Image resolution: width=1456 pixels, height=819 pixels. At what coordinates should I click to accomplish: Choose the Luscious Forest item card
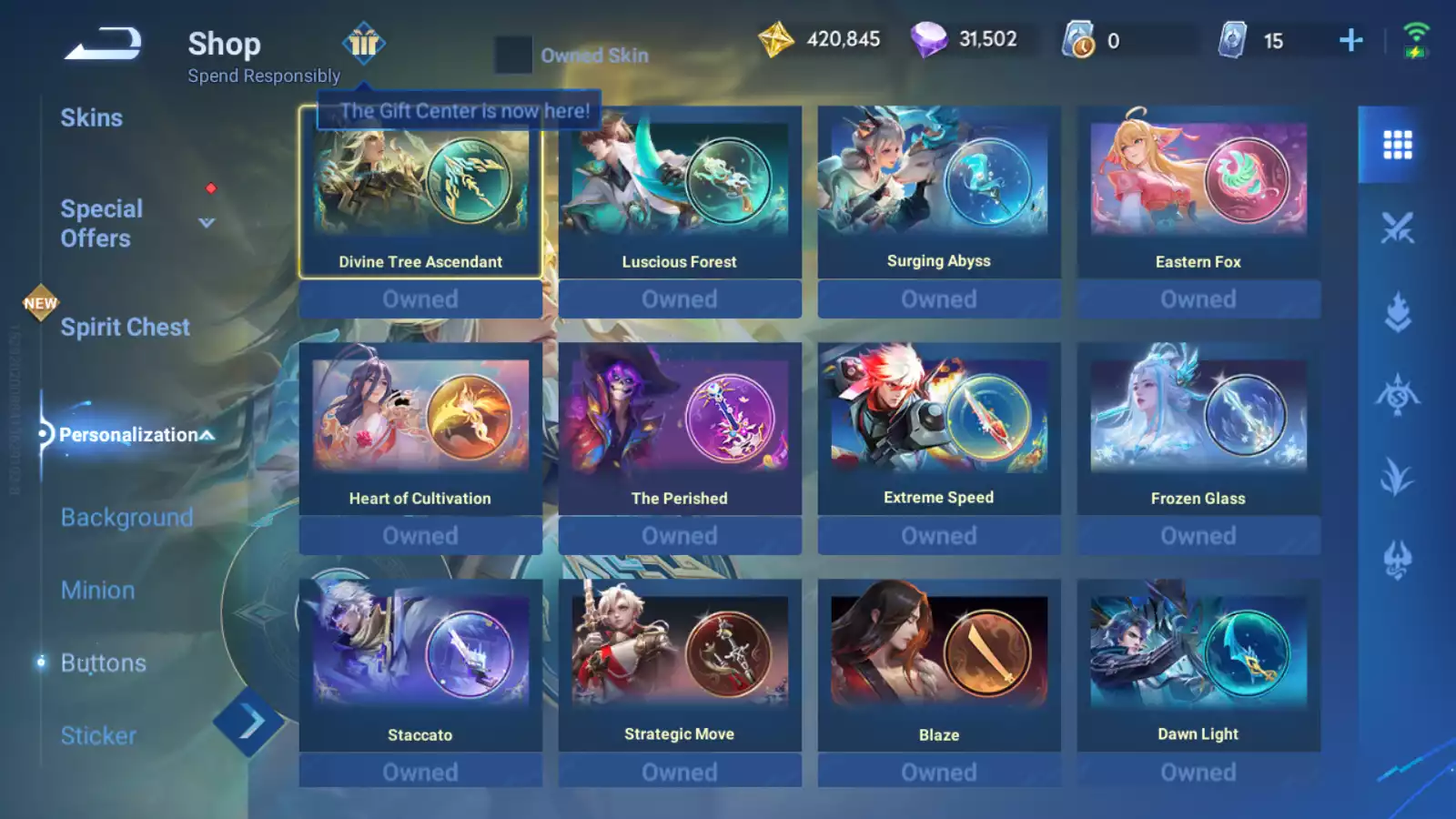pos(680,192)
